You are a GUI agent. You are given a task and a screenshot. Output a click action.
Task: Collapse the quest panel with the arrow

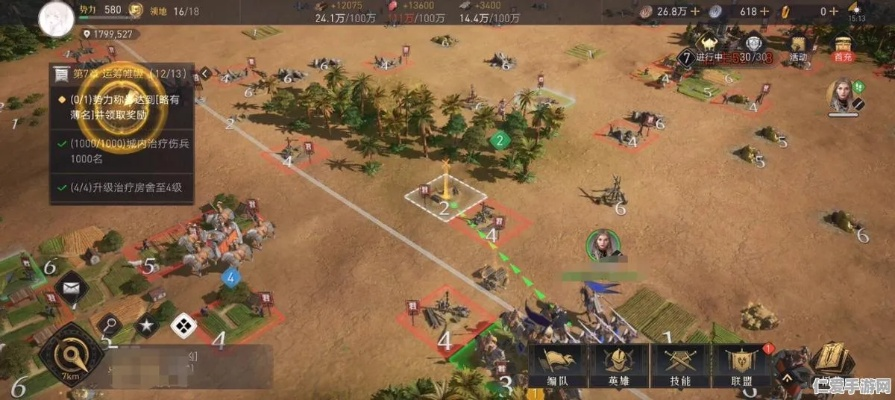pos(204,73)
